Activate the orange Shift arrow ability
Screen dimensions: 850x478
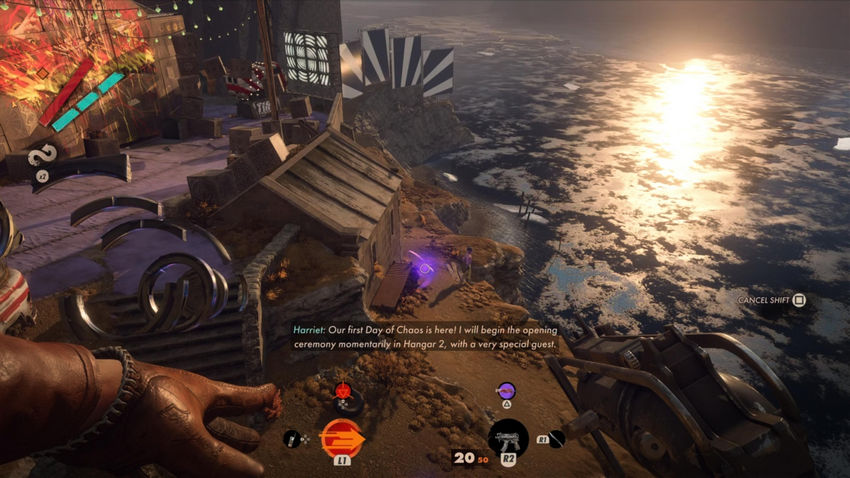pos(340,437)
